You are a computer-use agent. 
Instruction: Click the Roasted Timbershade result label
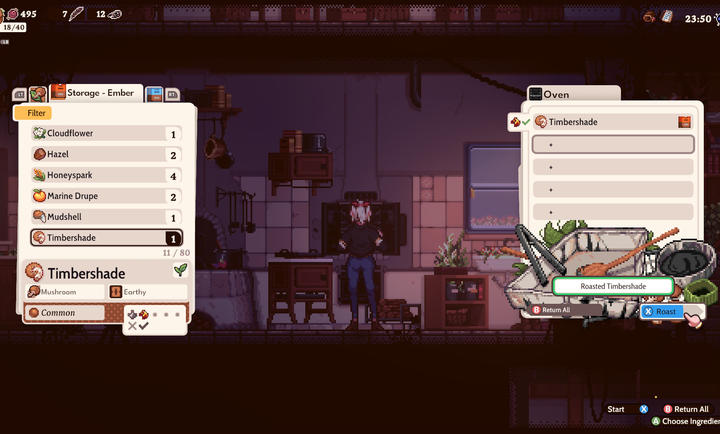[x=614, y=287]
